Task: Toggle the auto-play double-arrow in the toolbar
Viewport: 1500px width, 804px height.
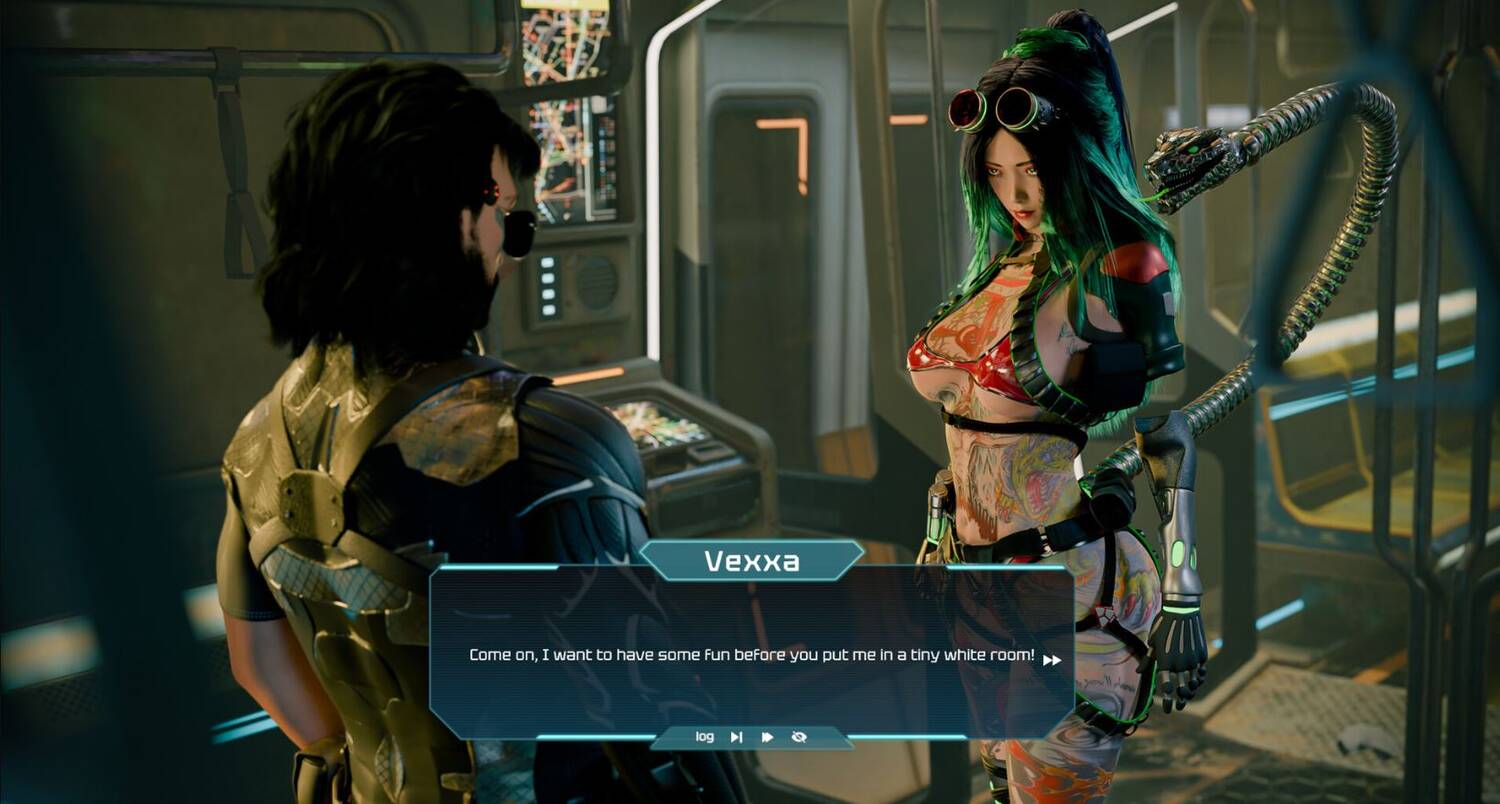Action: click(x=767, y=737)
